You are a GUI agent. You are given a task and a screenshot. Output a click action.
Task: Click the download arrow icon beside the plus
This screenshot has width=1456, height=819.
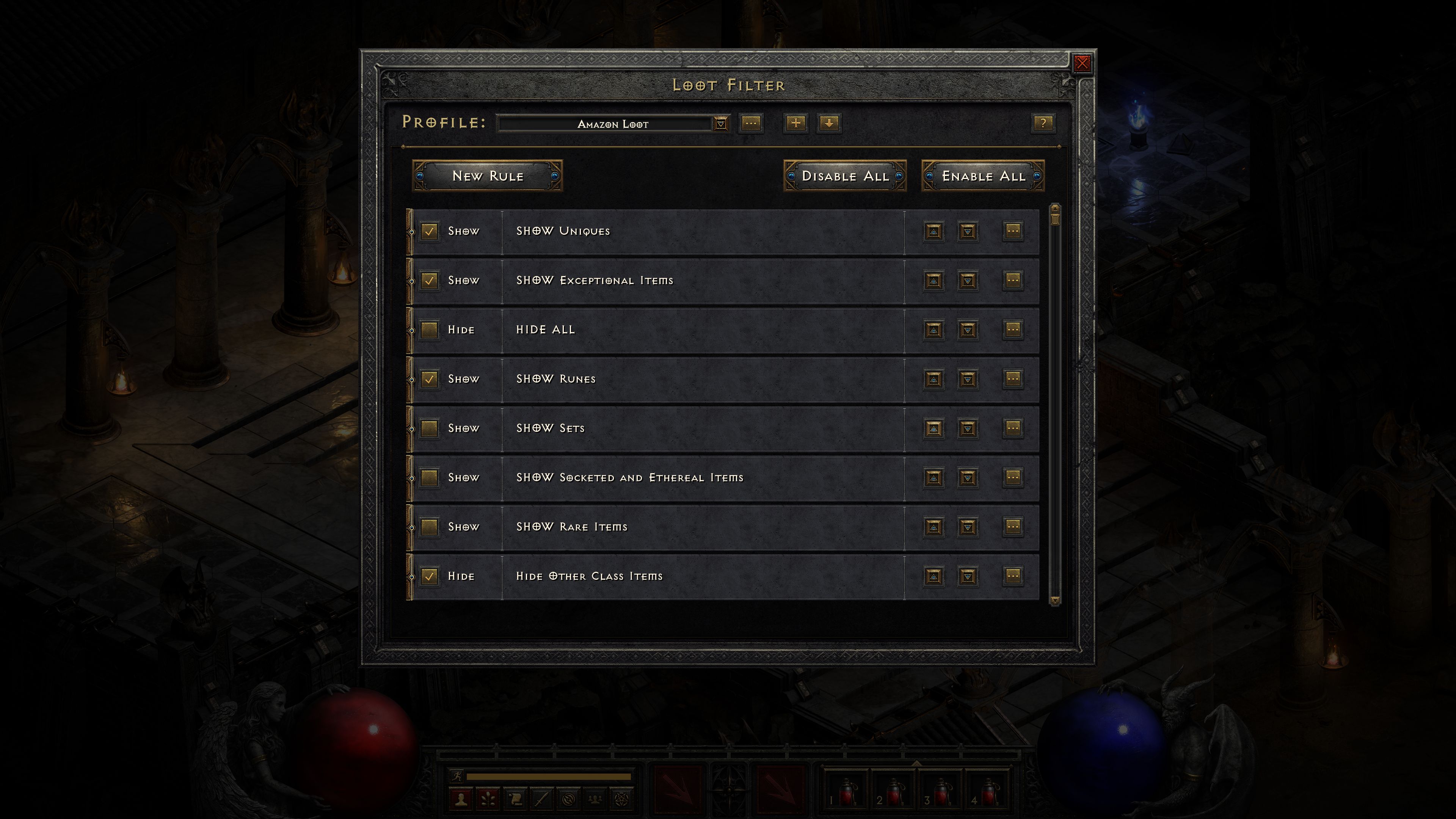[829, 124]
